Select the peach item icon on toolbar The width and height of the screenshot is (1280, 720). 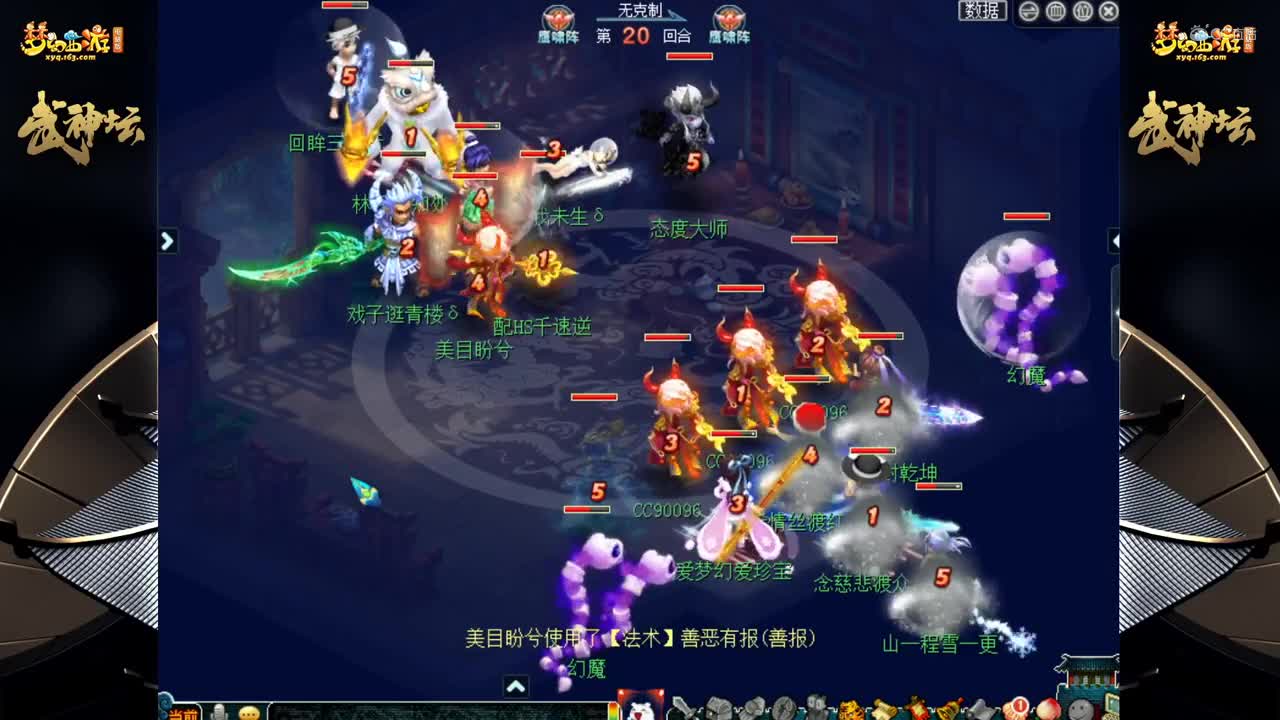click(1048, 707)
